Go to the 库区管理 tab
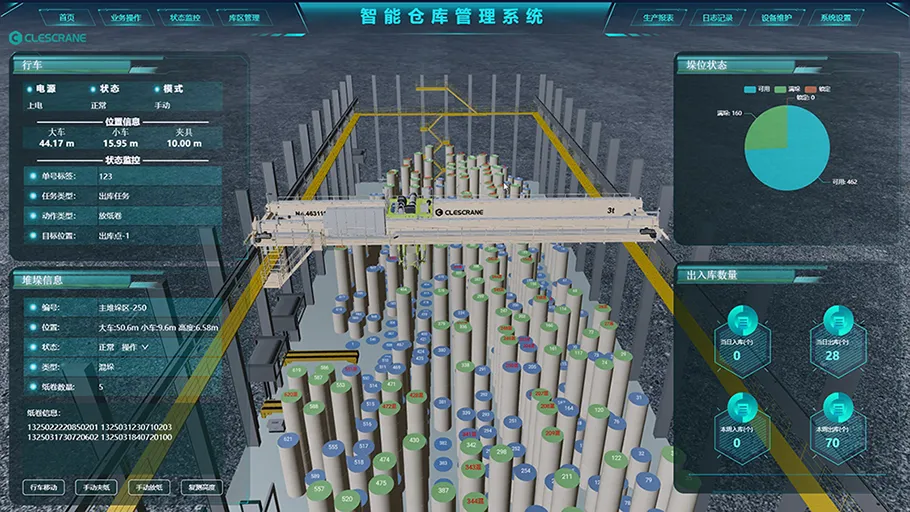The height and width of the screenshot is (512, 910). (x=243, y=18)
